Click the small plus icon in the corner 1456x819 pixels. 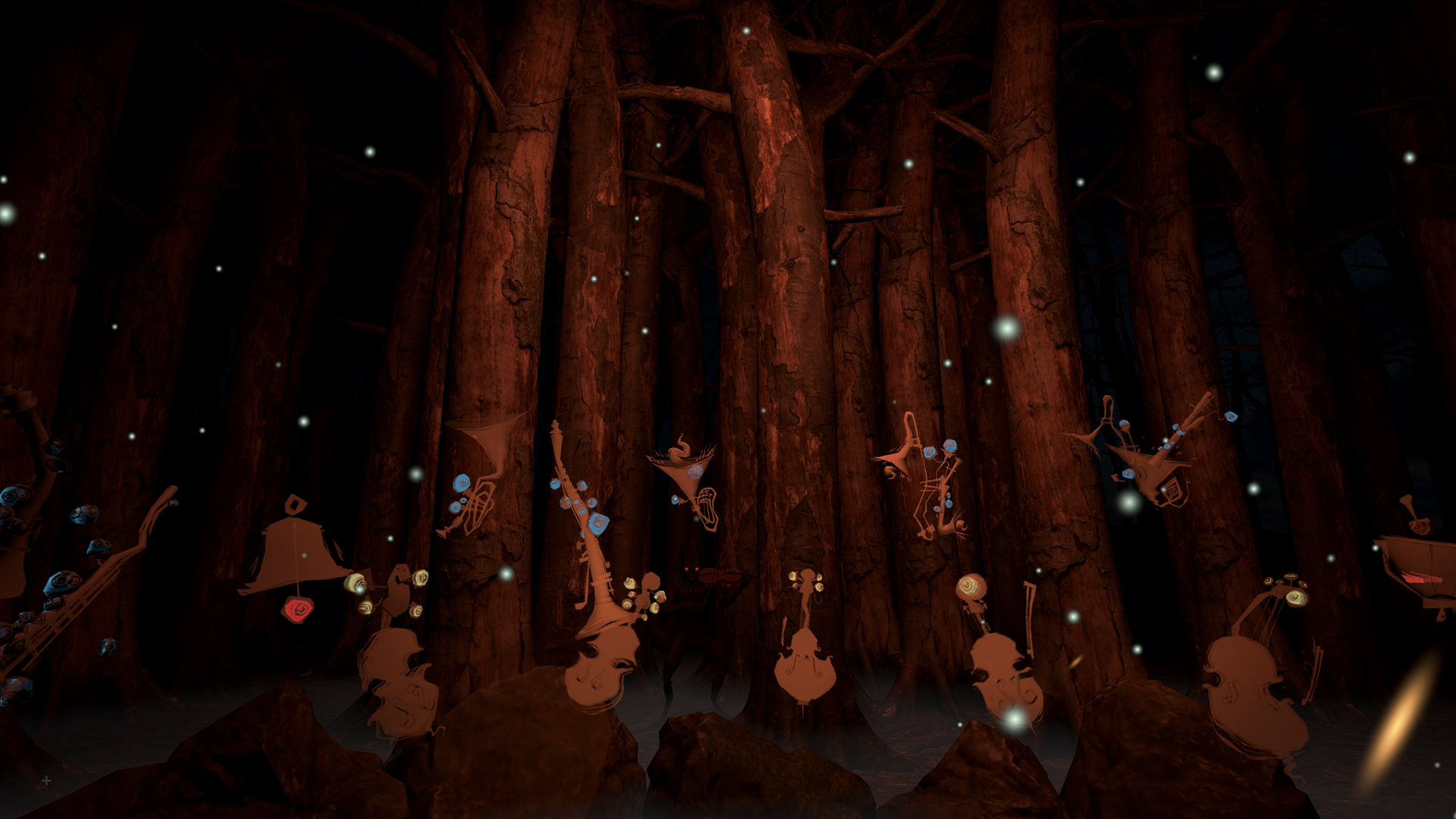click(46, 780)
